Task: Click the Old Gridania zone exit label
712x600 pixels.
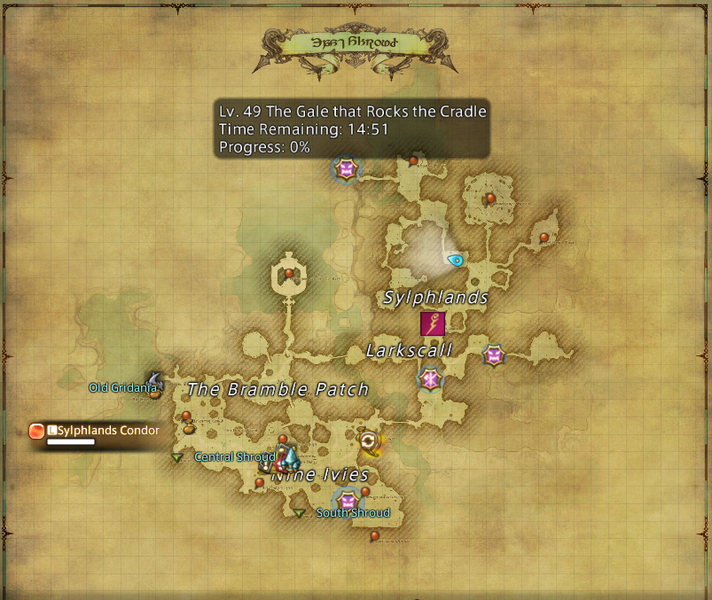Action: 123,387
